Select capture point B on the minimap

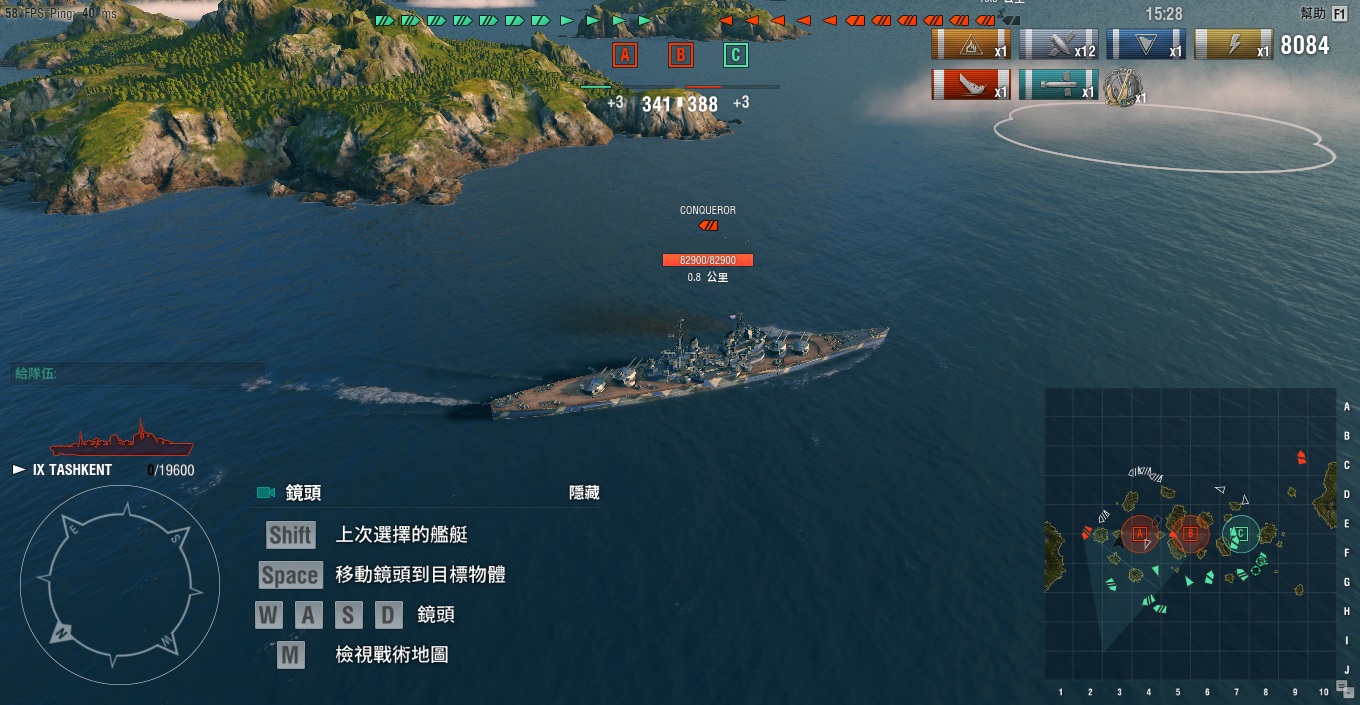1190,534
